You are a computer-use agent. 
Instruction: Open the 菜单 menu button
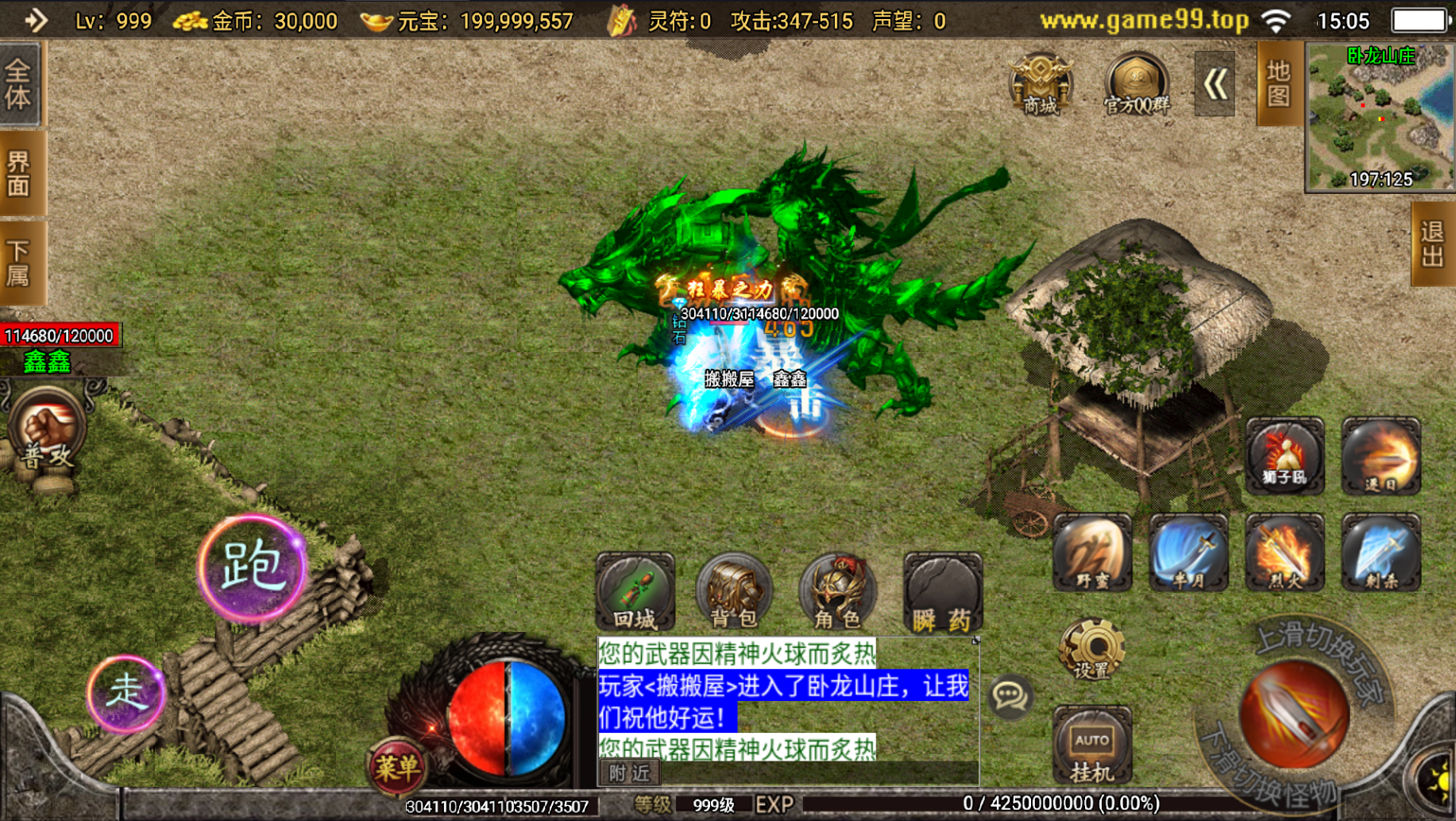click(x=396, y=767)
